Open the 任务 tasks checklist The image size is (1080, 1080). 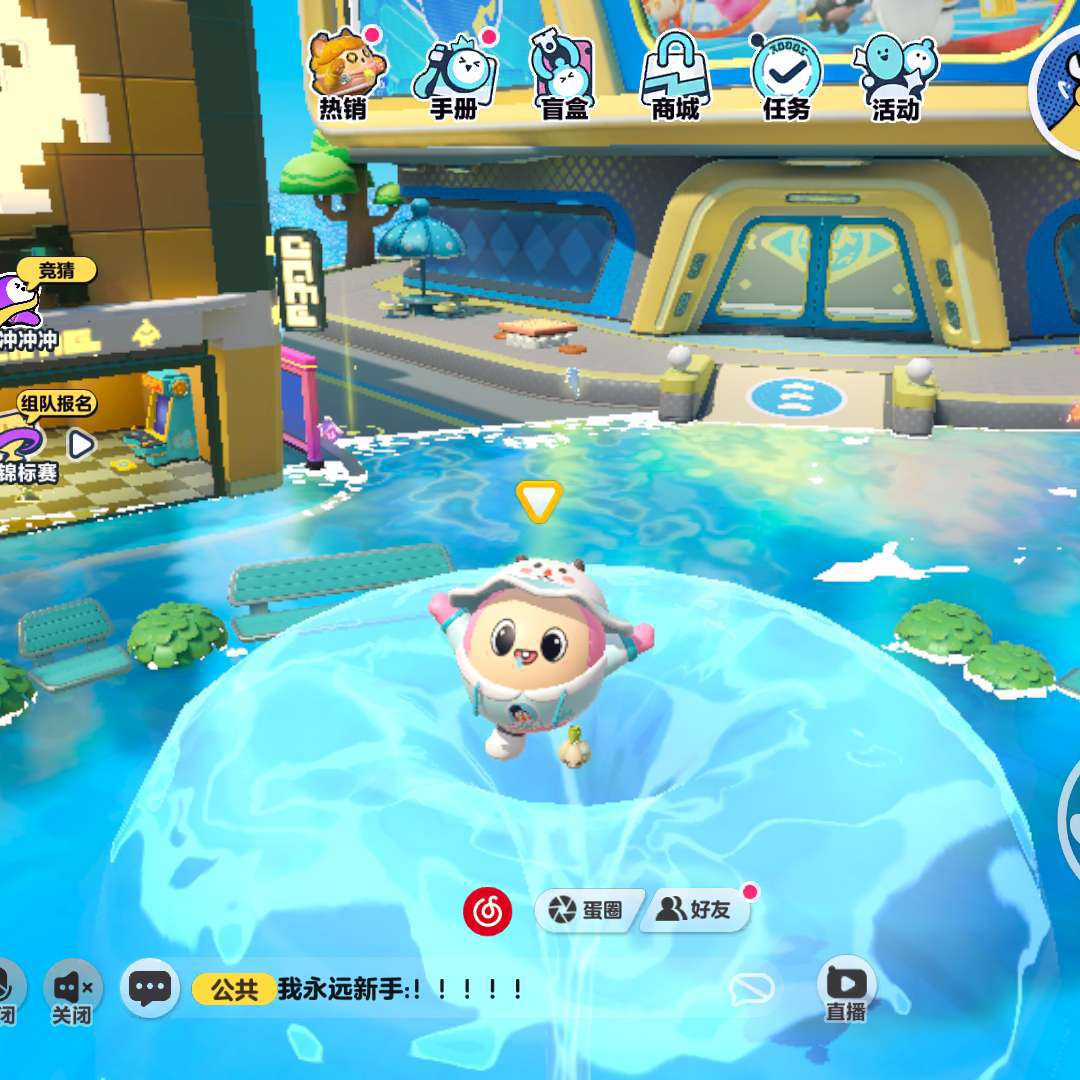click(x=786, y=75)
